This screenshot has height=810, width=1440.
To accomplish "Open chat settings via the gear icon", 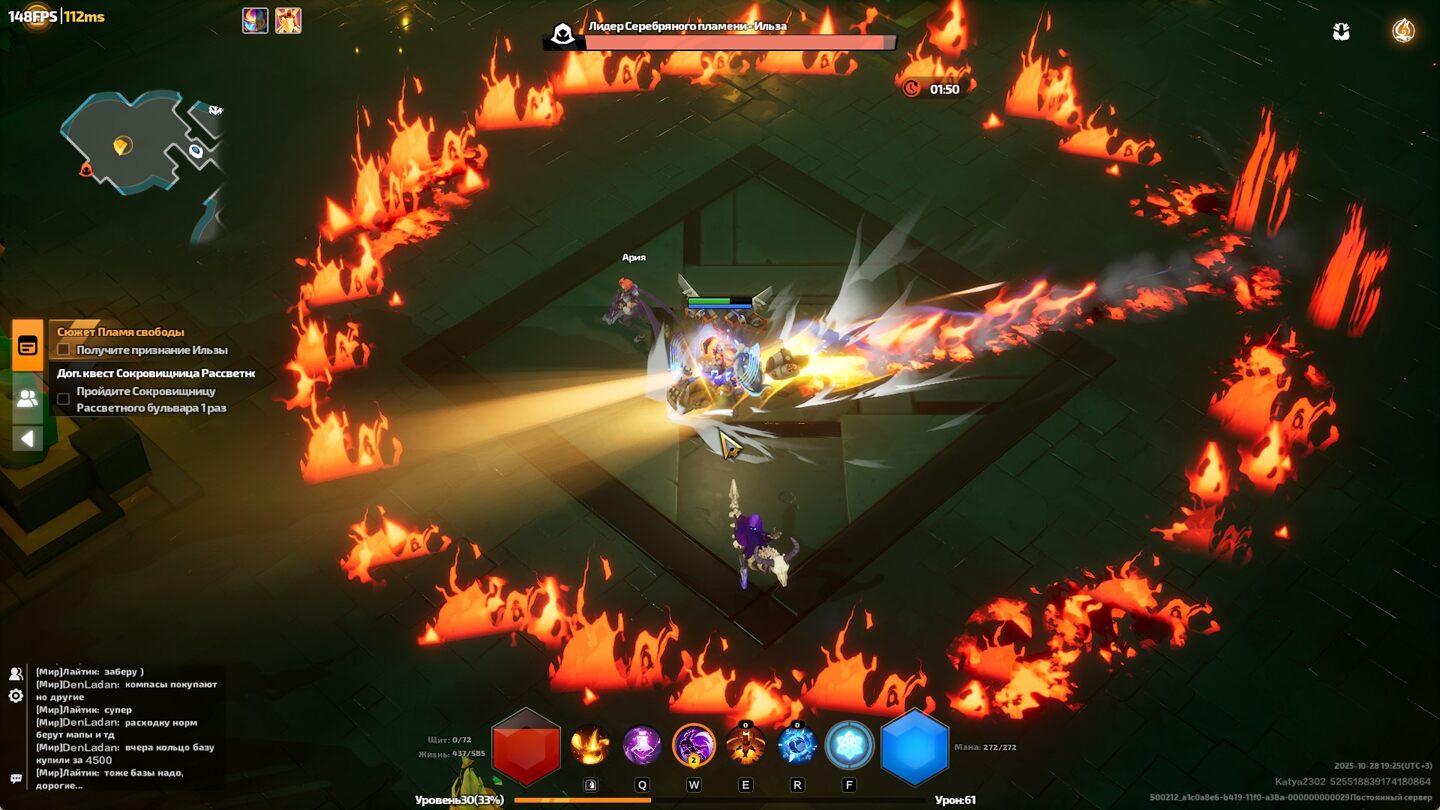I will tap(16, 696).
